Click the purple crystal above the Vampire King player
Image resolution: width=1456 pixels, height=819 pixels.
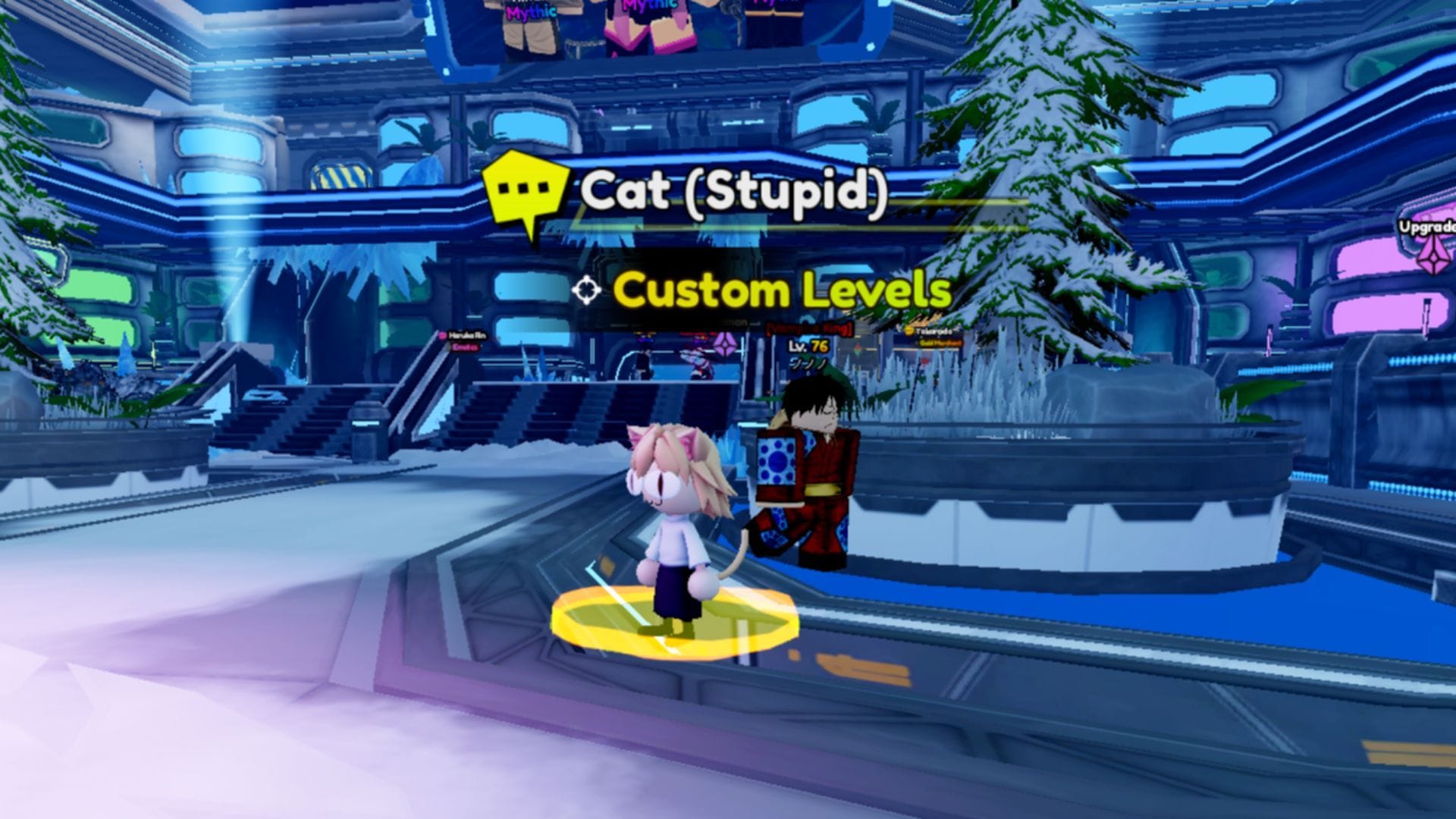coord(724,342)
